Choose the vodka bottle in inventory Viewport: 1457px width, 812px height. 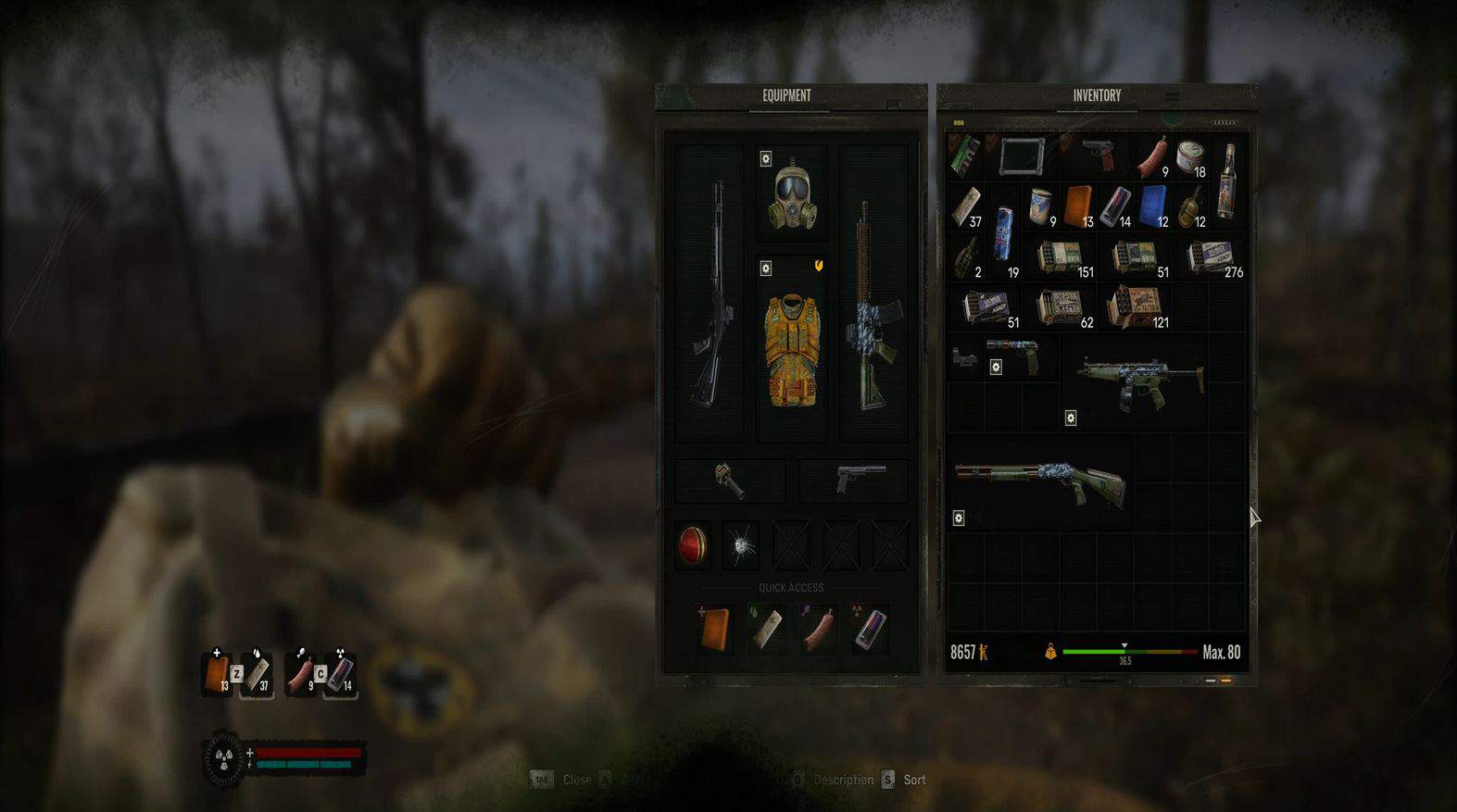(1228, 181)
